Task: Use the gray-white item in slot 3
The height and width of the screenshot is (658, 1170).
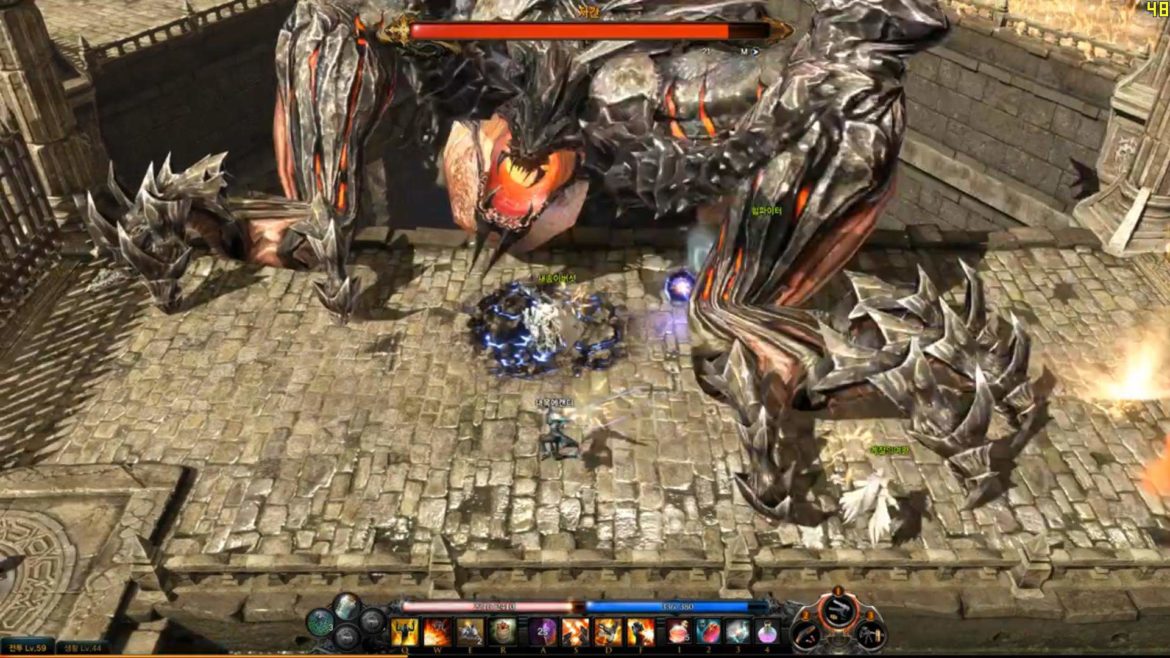Action: click(x=738, y=632)
